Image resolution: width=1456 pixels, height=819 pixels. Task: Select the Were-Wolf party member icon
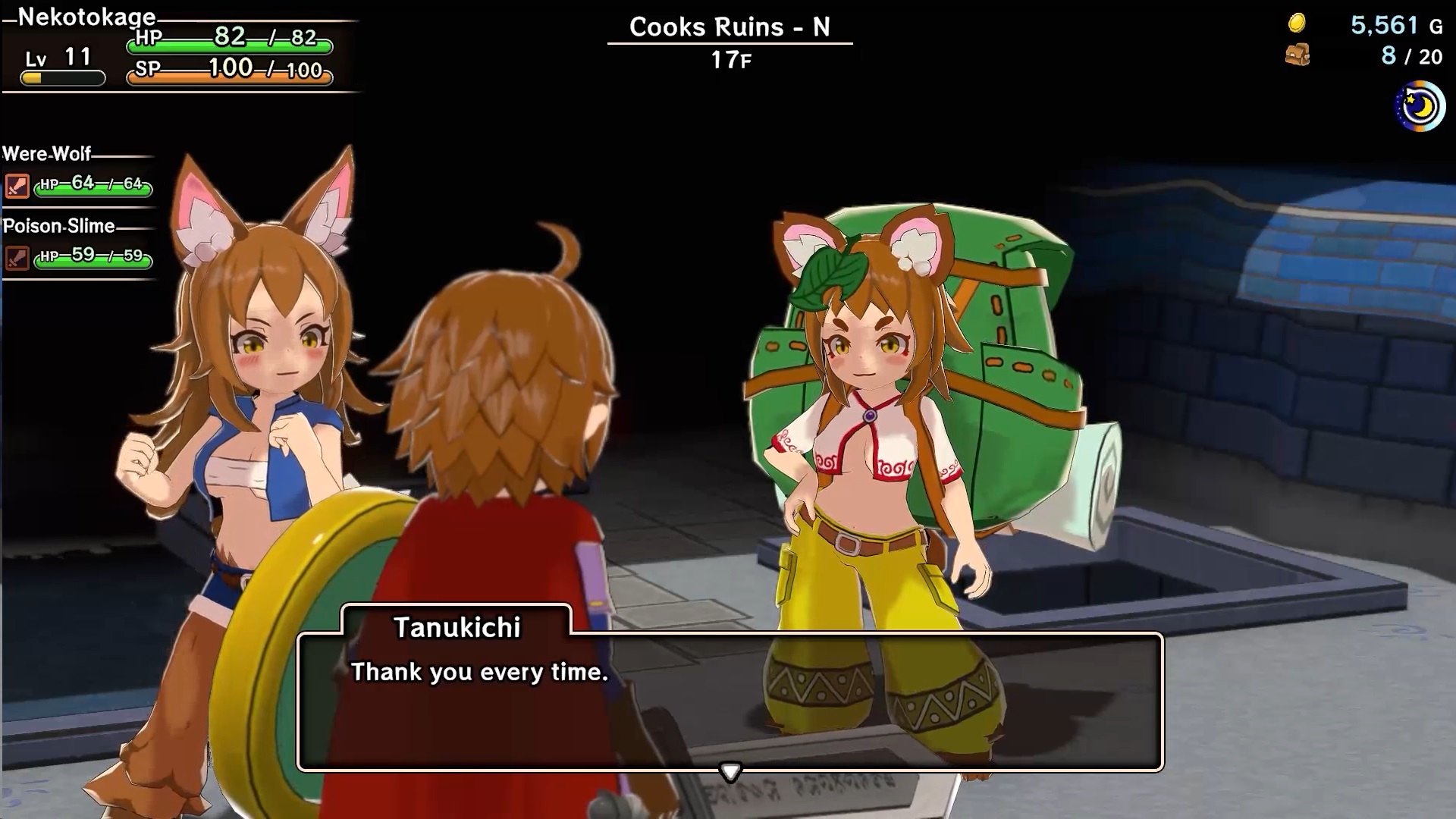(17, 185)
